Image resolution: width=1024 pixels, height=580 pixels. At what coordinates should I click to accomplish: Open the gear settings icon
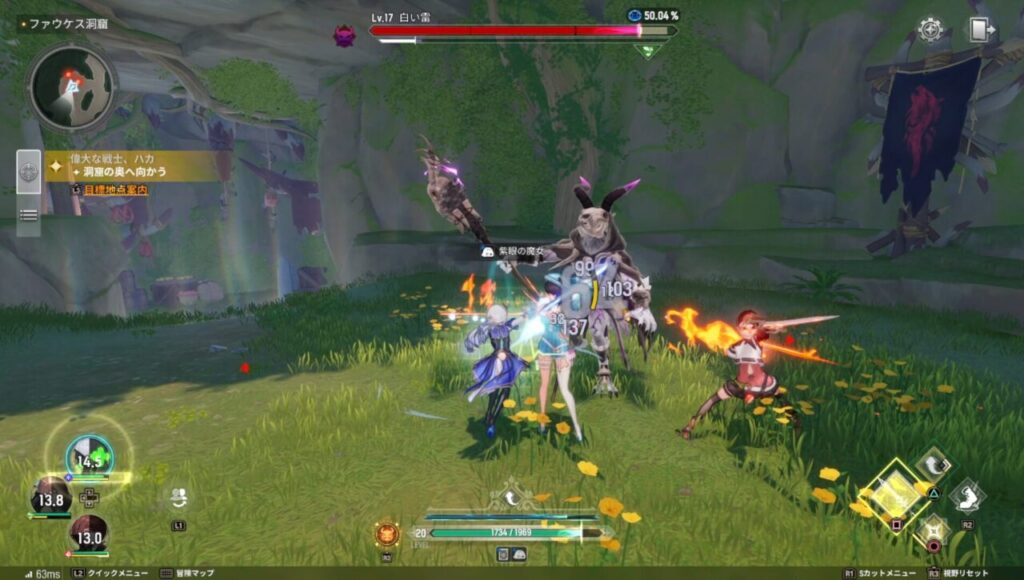931,29
